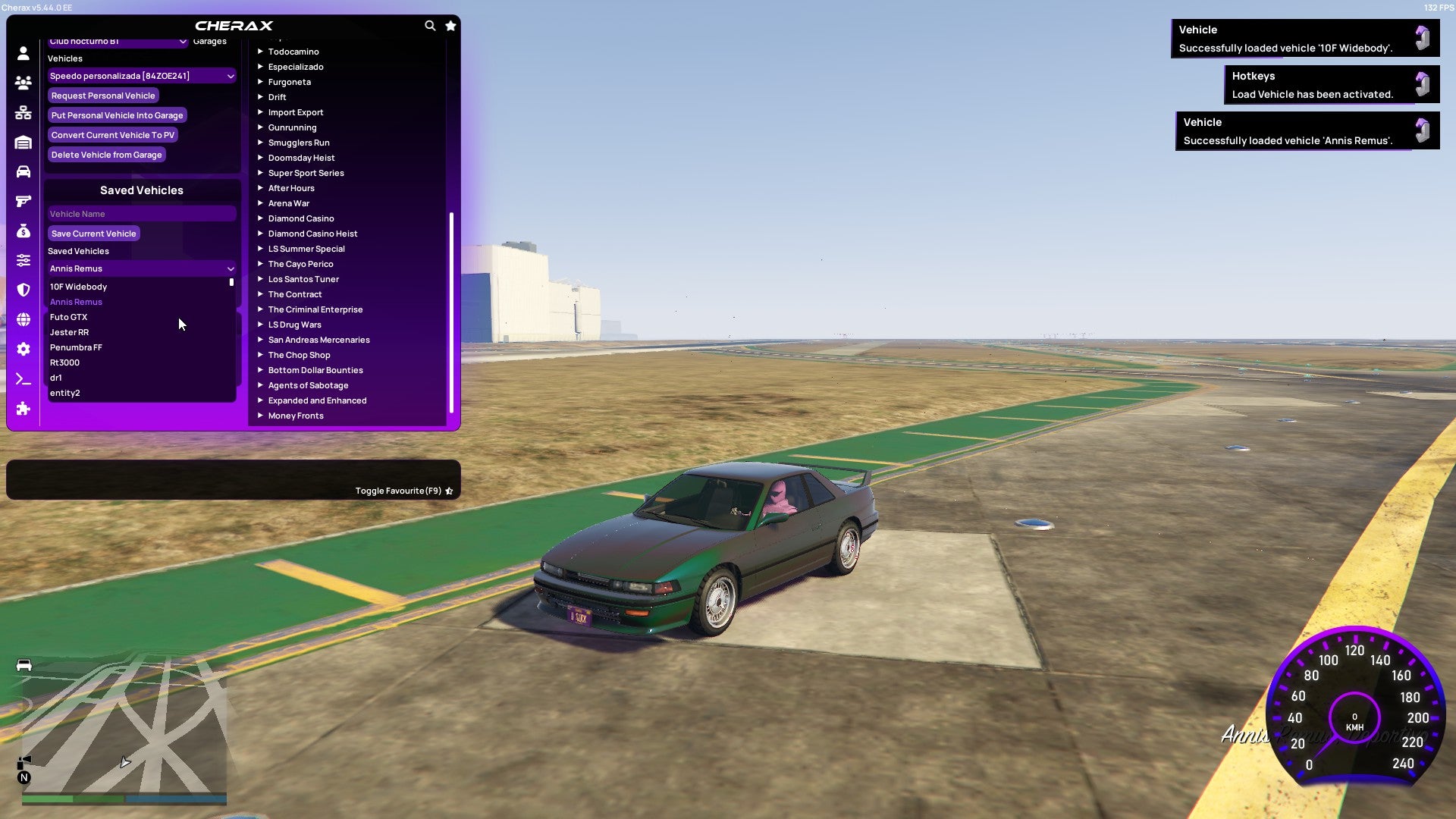Open the Money bag menu

(23, 231)
